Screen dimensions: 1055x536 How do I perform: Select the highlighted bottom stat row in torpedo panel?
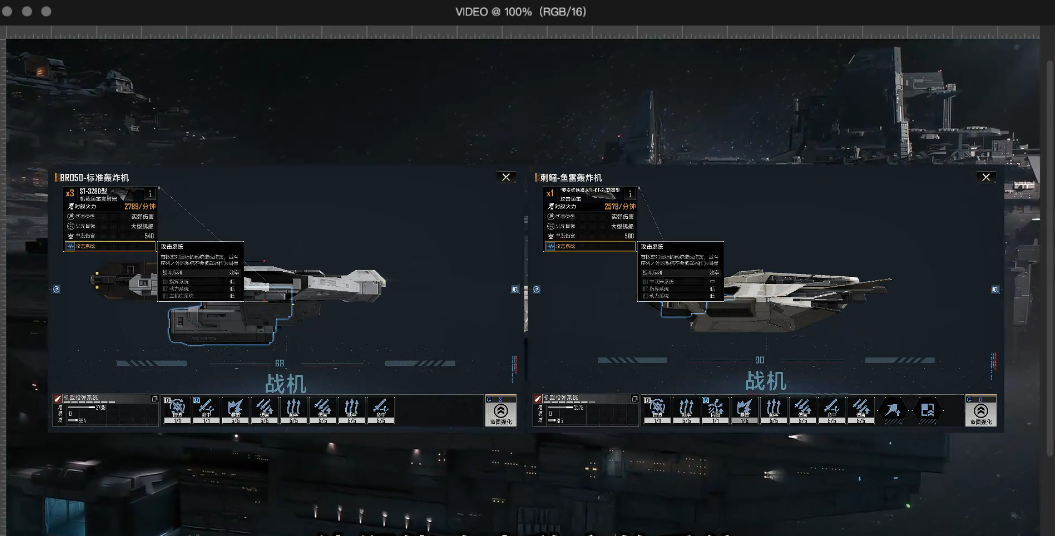[x=590, y=246]
